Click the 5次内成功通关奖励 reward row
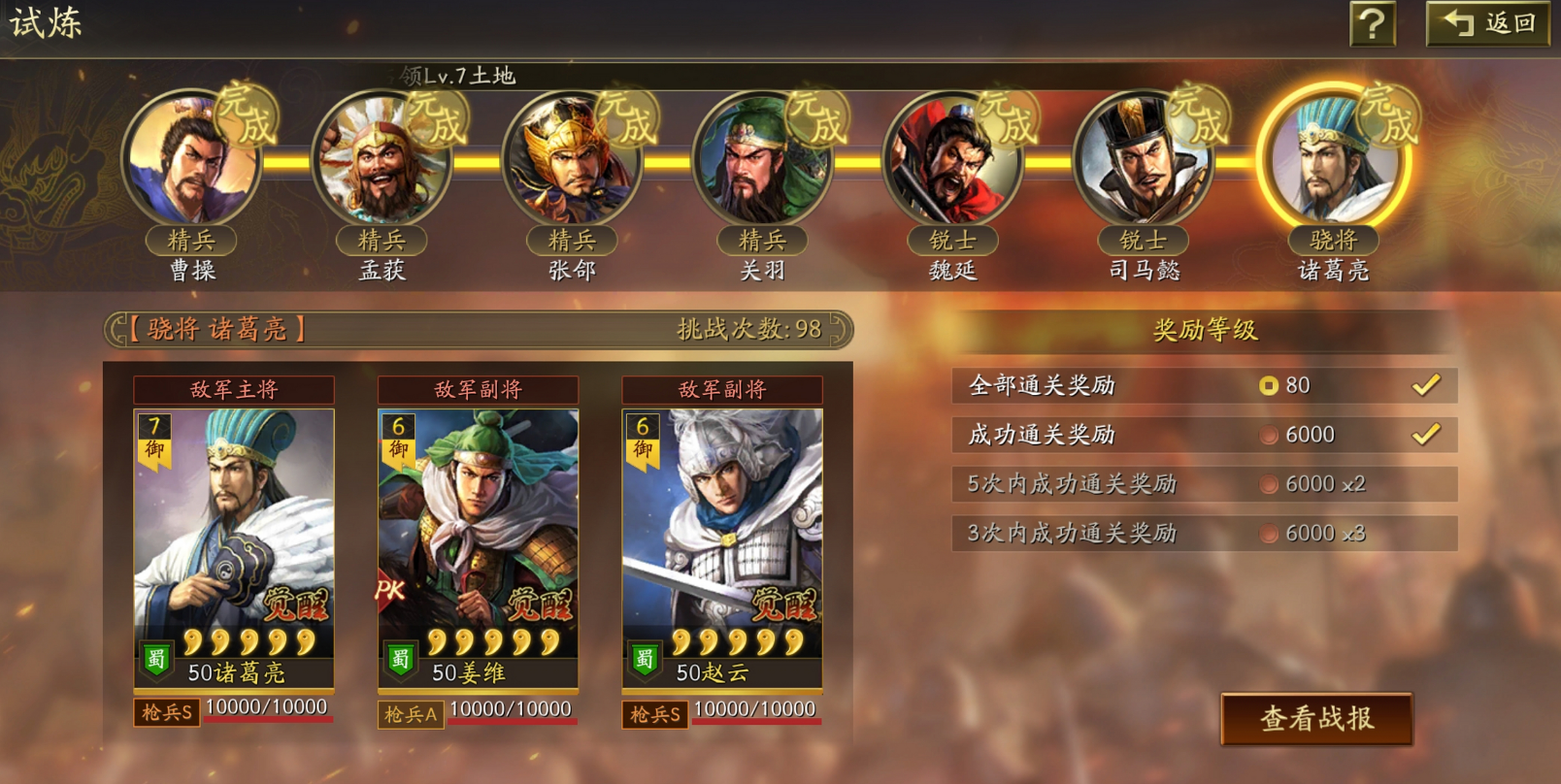 1204,484
